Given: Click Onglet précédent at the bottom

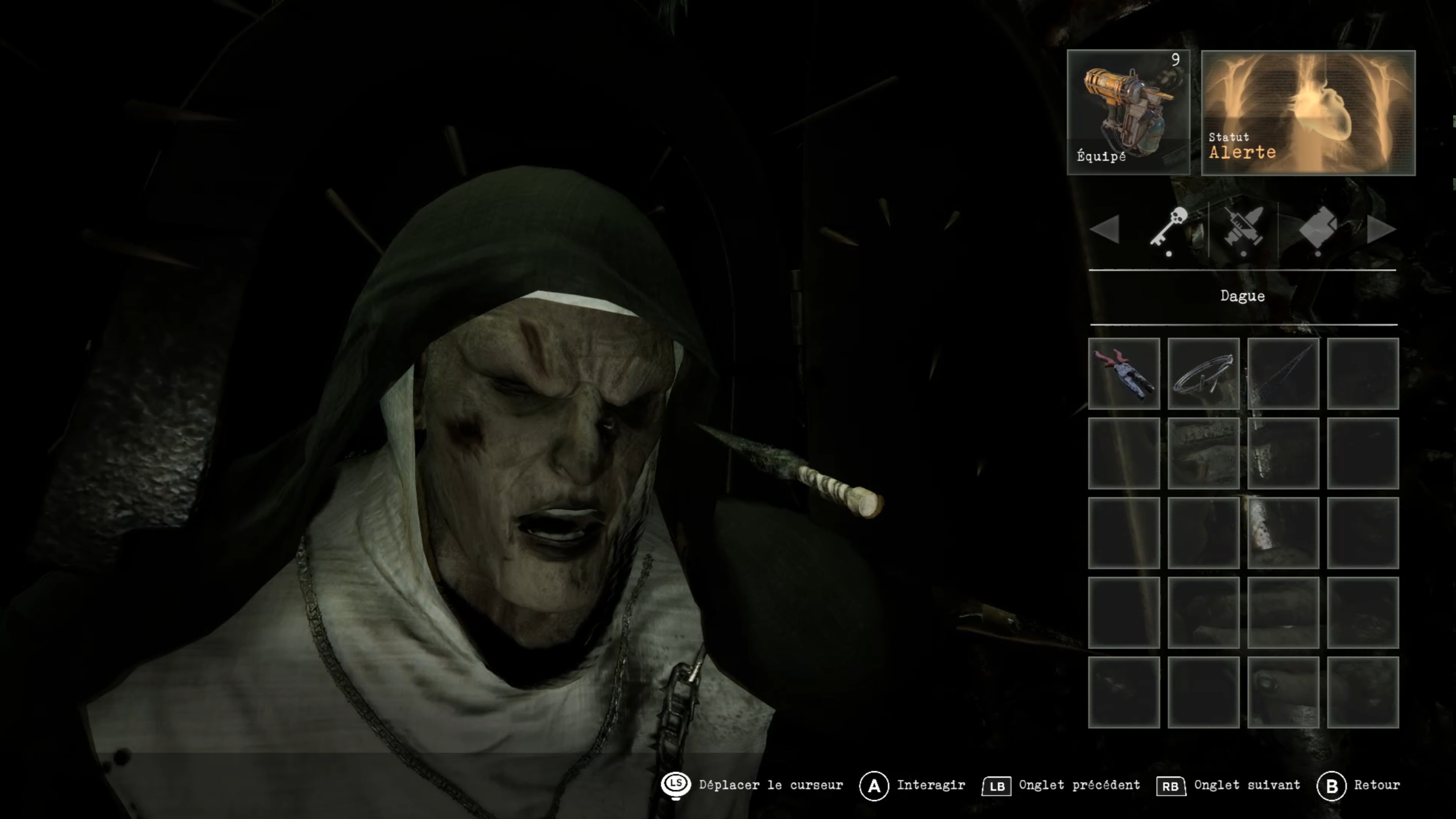Looking at the screenshot, I should [x=1062, y=785].
